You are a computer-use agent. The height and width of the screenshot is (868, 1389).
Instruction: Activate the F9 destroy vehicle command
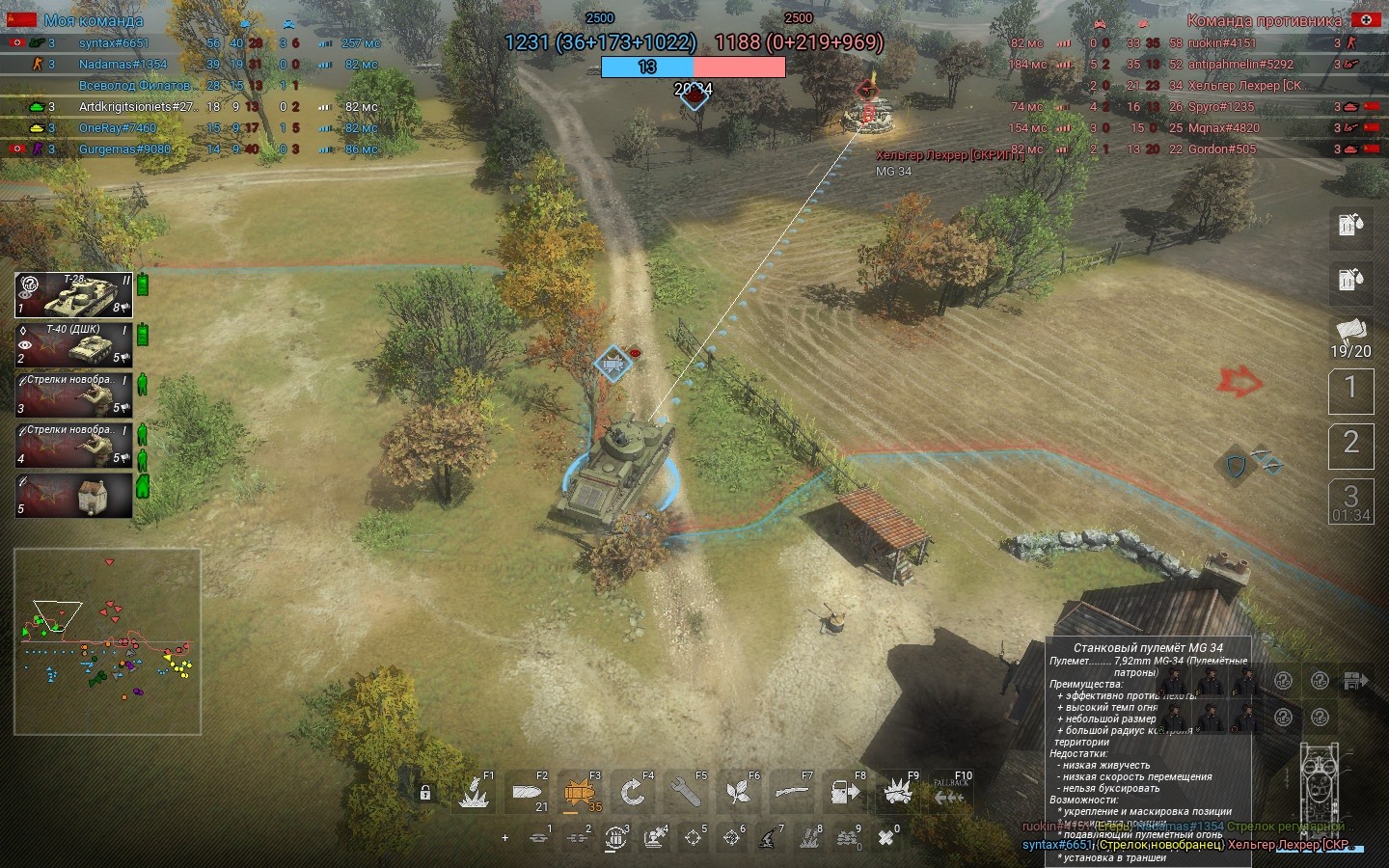(898, 793)
